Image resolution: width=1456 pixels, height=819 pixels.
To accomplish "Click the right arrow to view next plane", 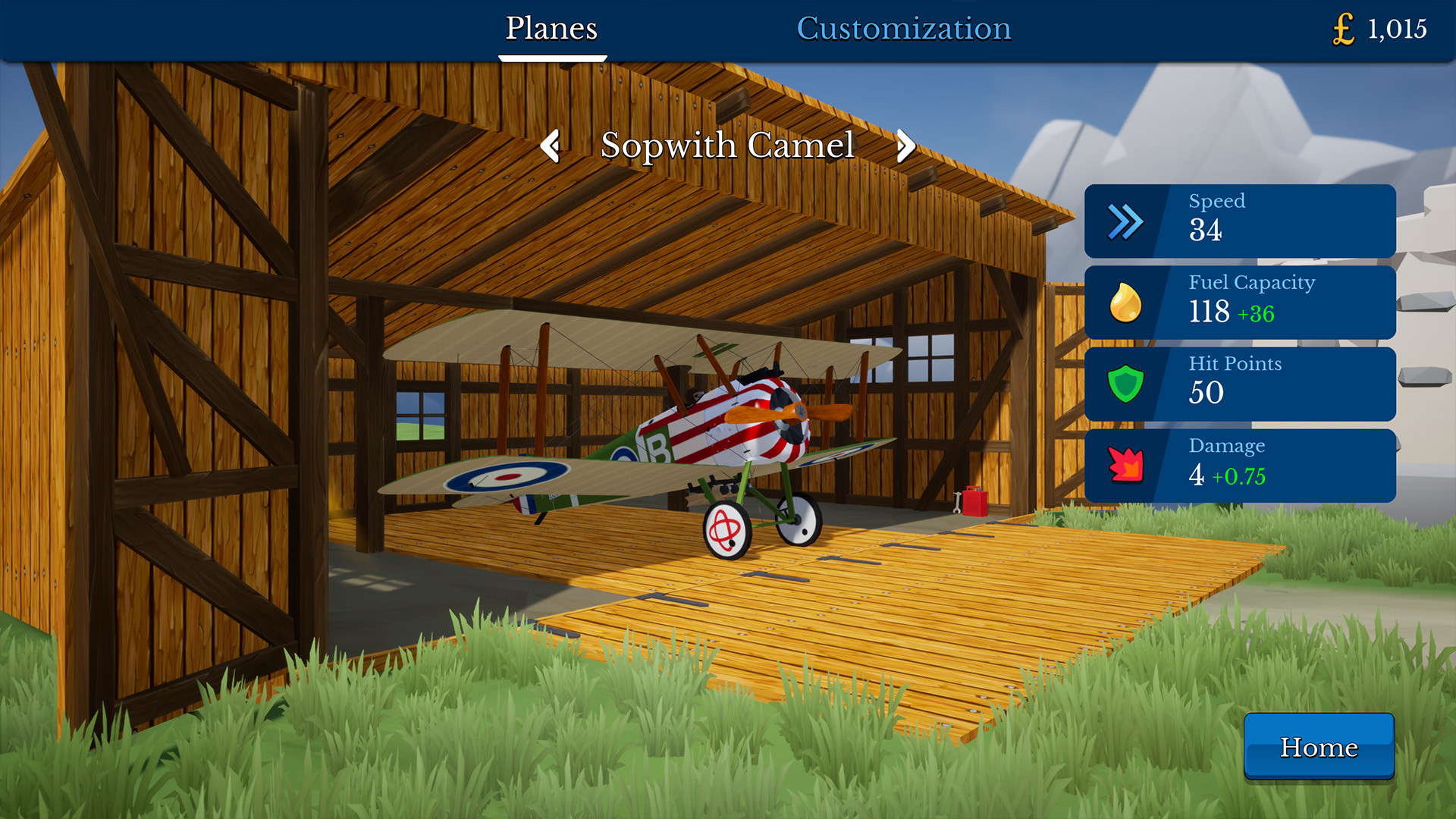I will point(905,146).
